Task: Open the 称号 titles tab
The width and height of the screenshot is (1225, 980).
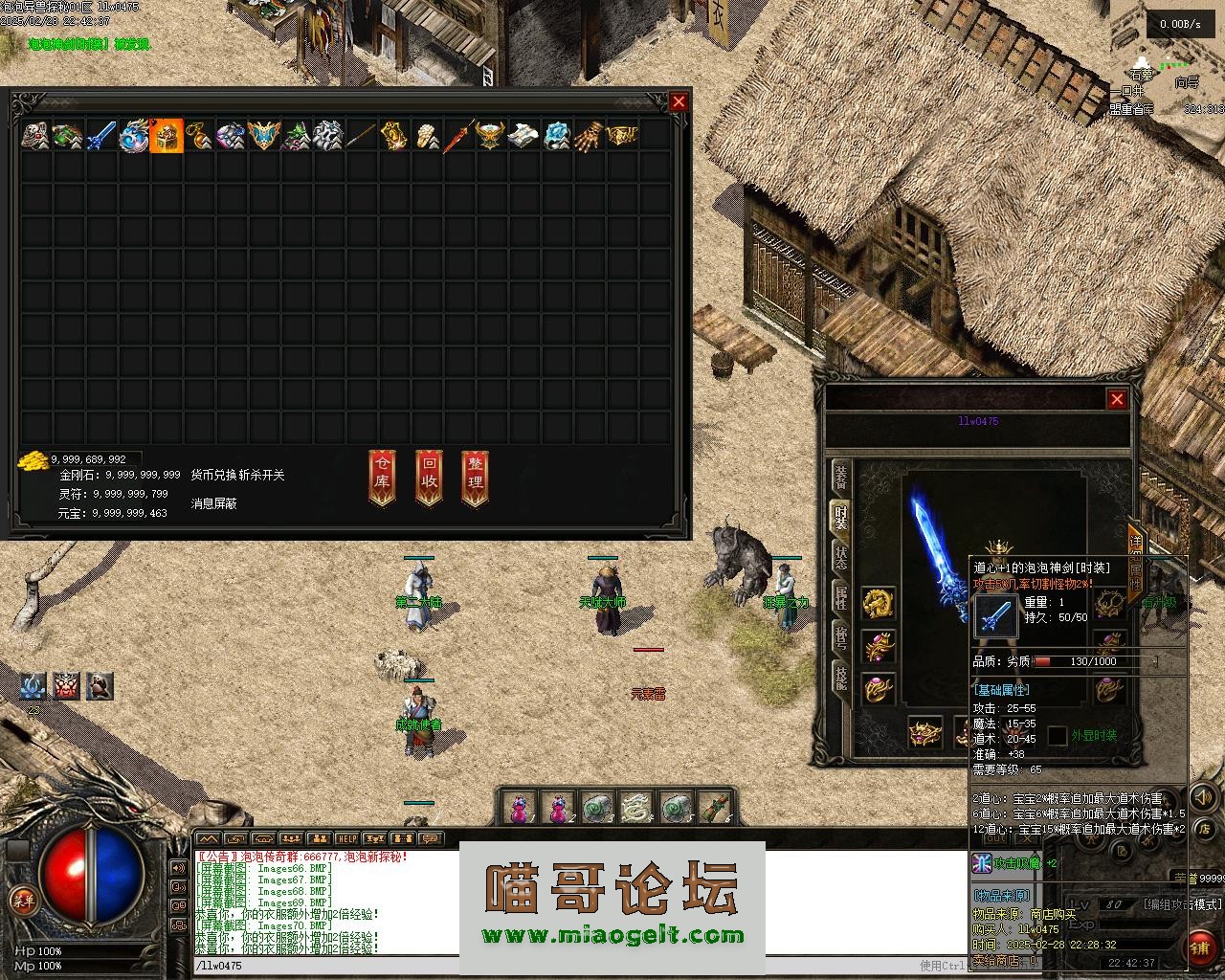Action: pos(840,636)
